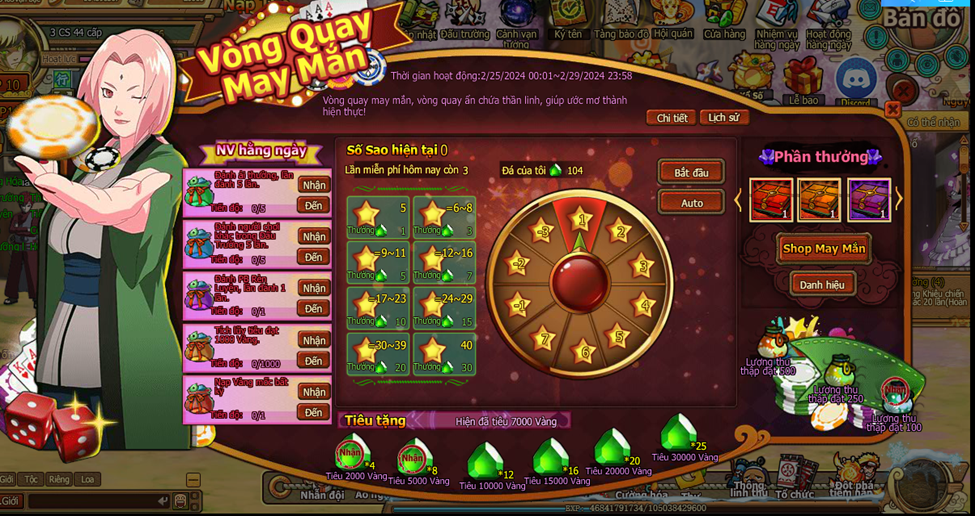Claim the Đấu Trường 5 lần daily task
Image resolution: width=975 pixels, height=516 pixels.
(314, 185)
